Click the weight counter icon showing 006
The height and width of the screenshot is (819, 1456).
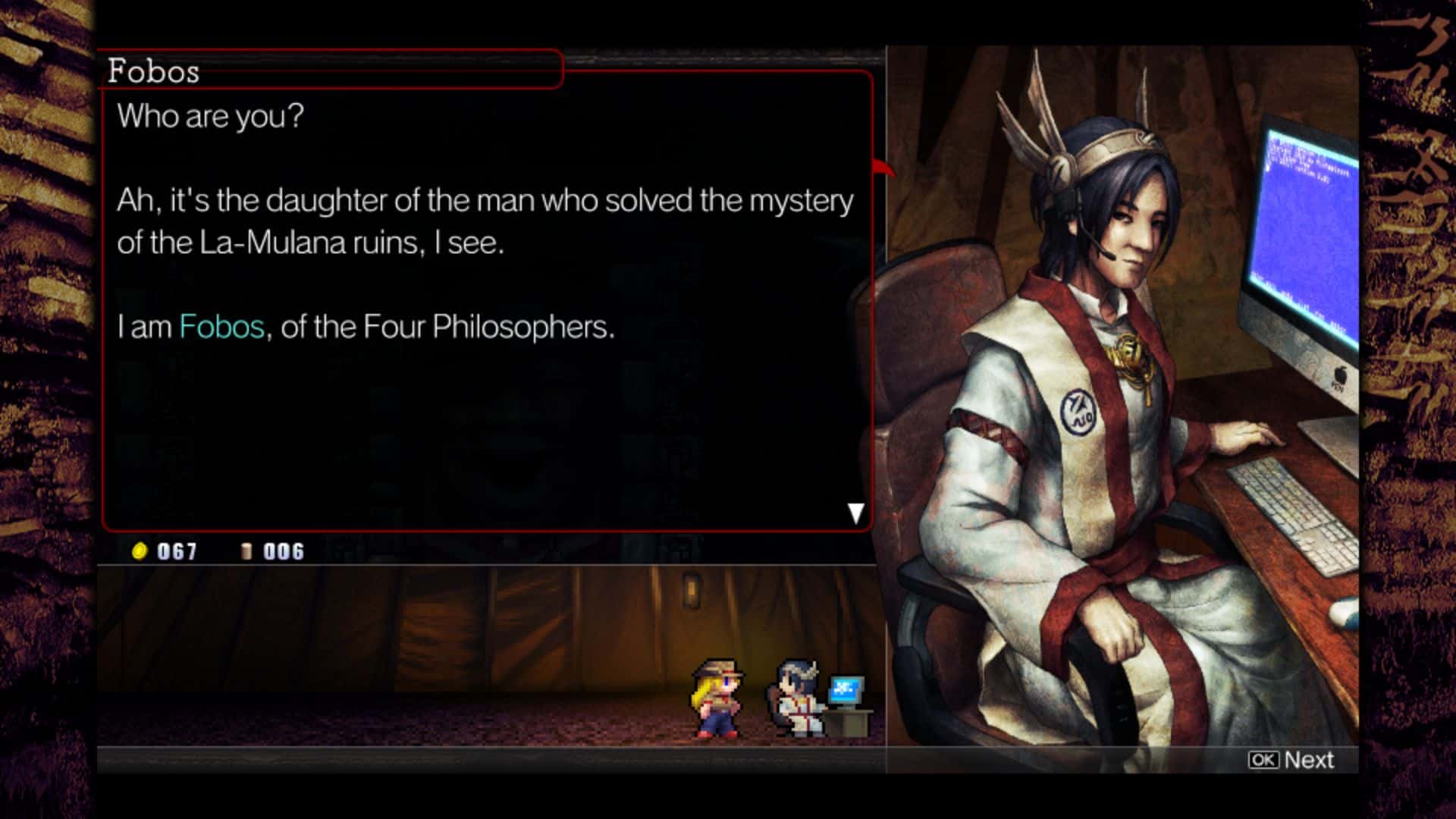246,551
